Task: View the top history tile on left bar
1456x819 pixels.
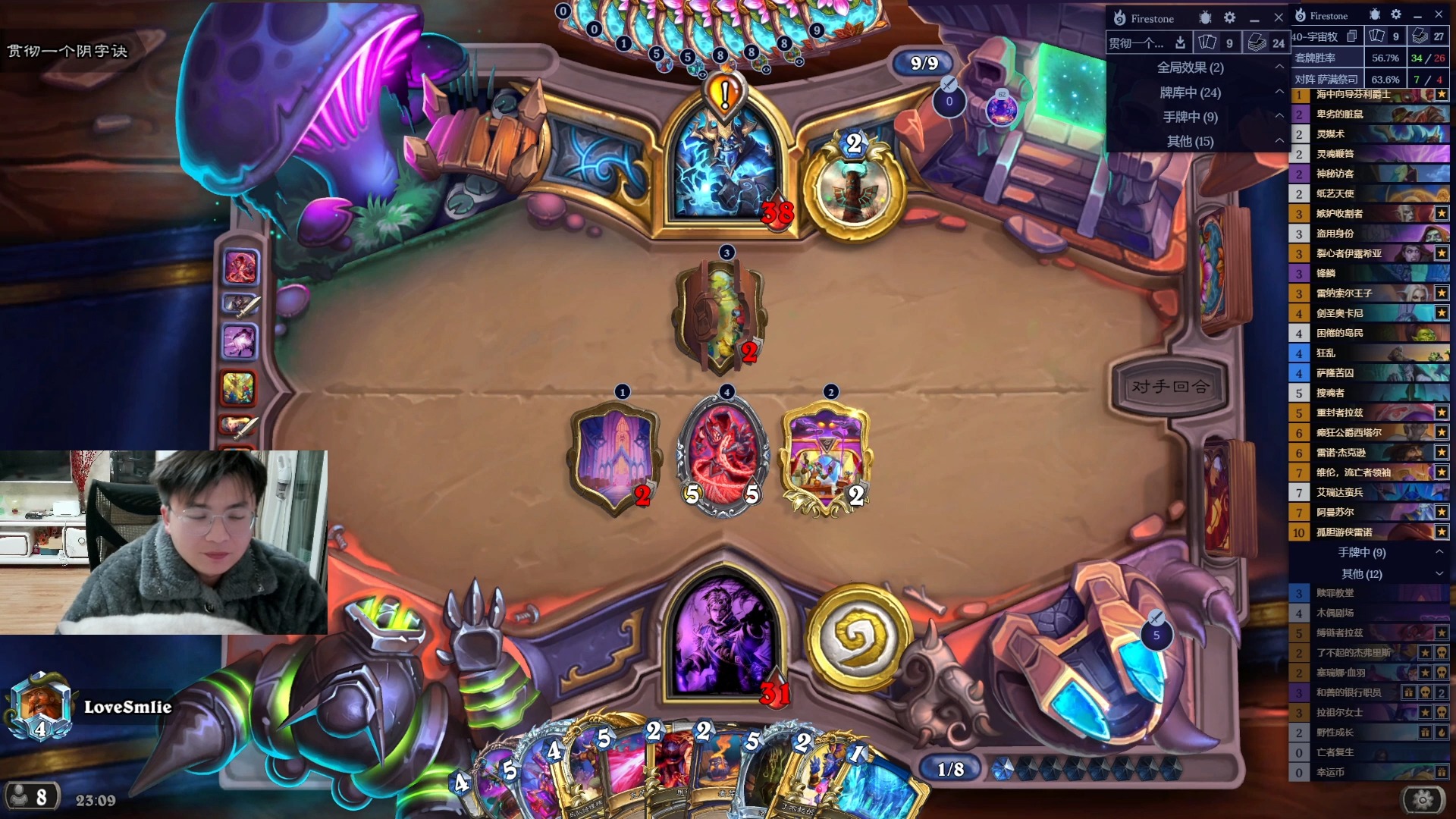Action: coord(240,267)
